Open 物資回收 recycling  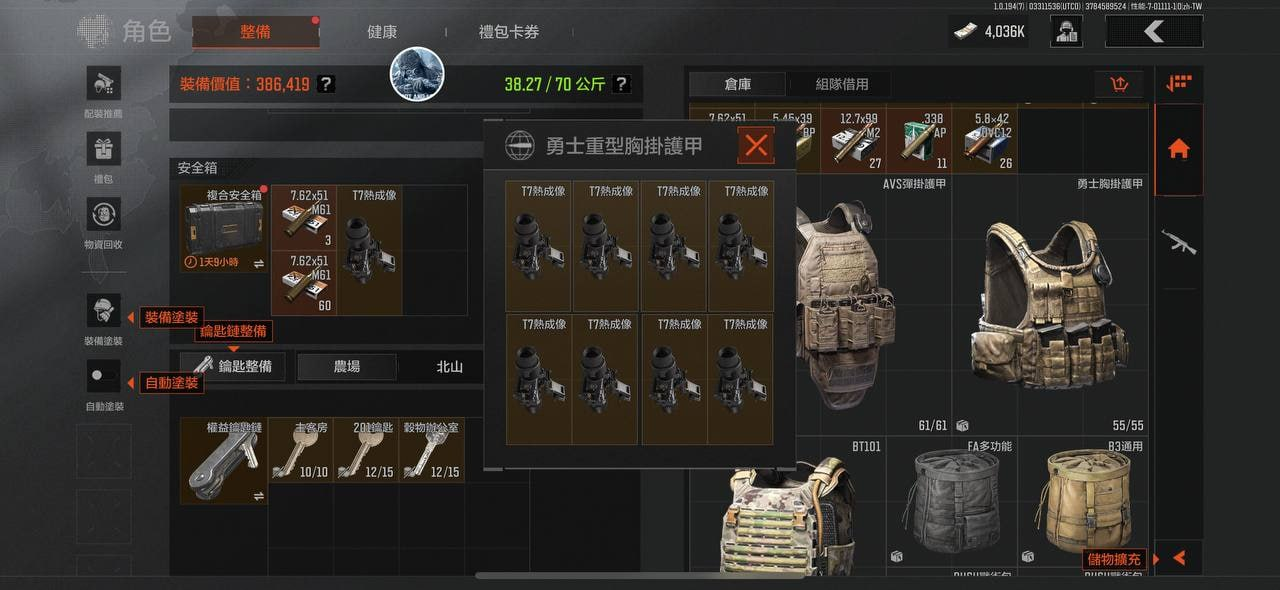point(104,215)
